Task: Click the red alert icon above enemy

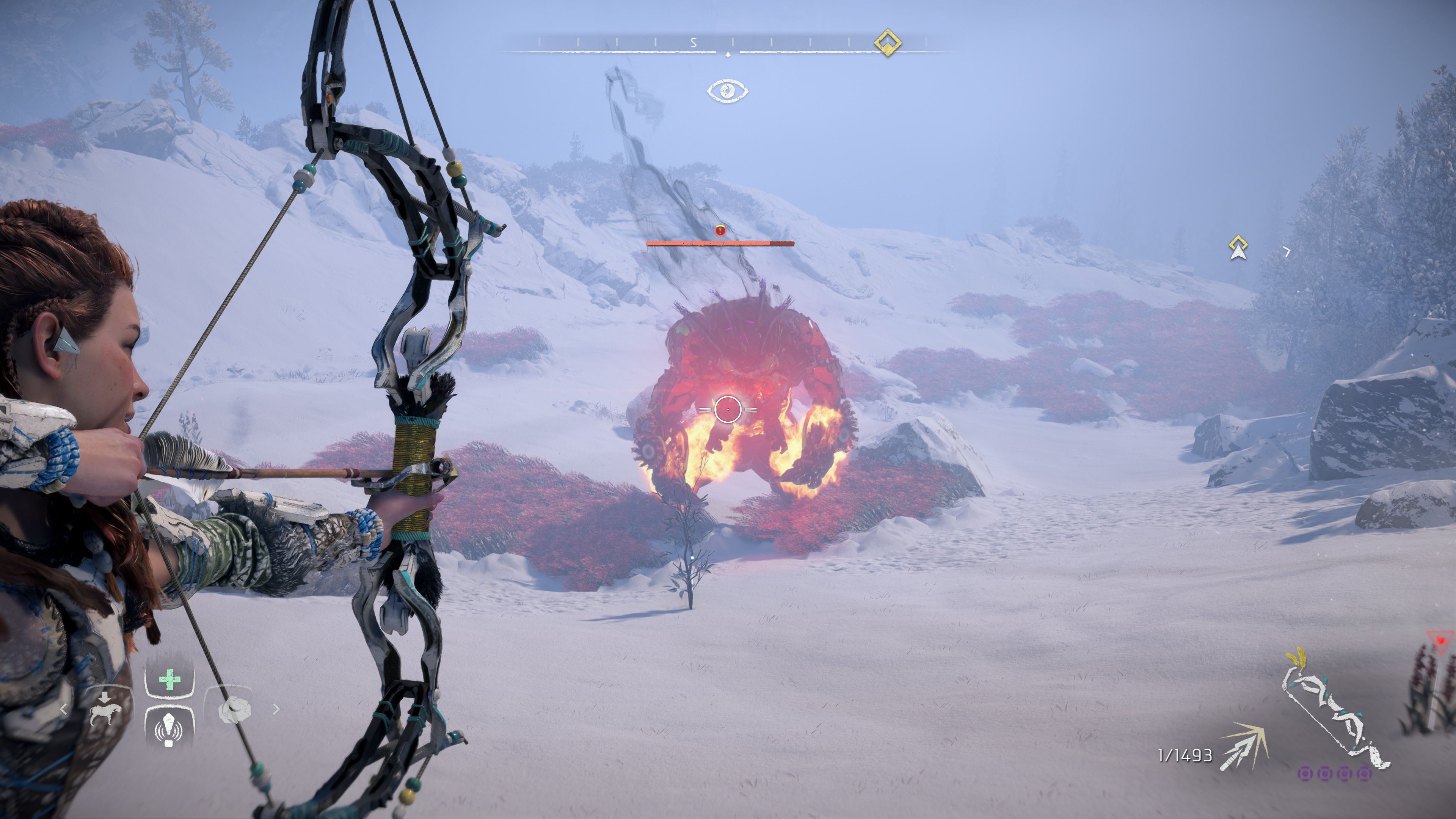Action: (x=720, y=230)
